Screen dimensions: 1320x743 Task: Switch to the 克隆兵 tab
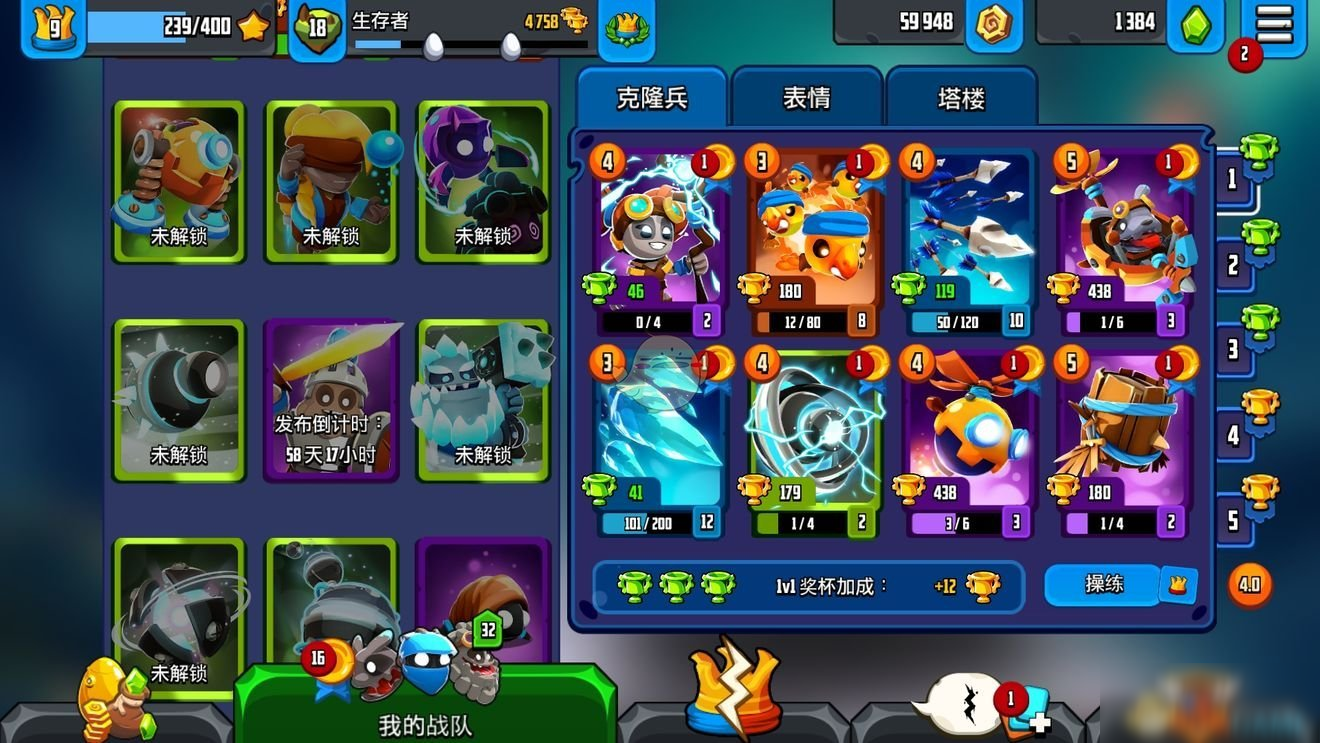(x=652, y=98)
